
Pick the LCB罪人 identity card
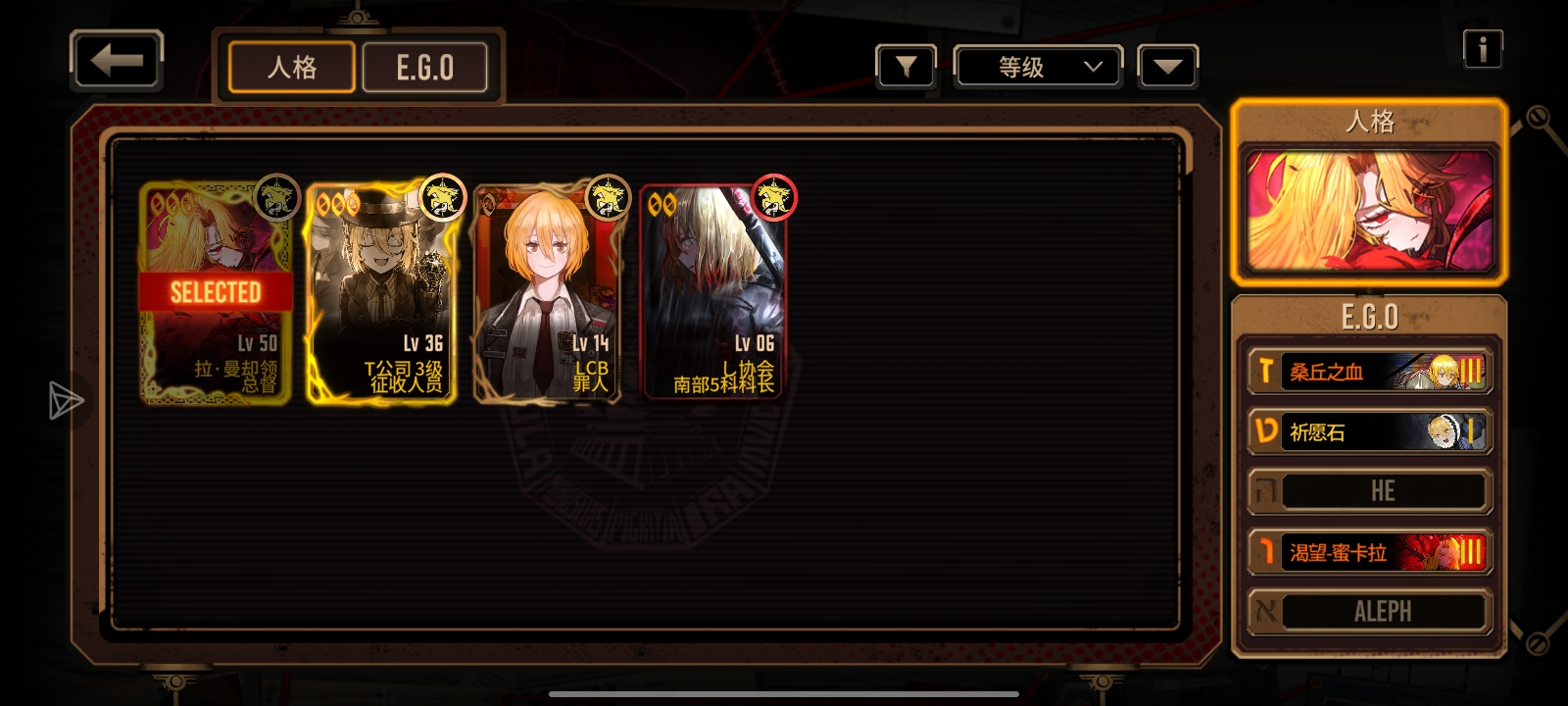(547, 292)
